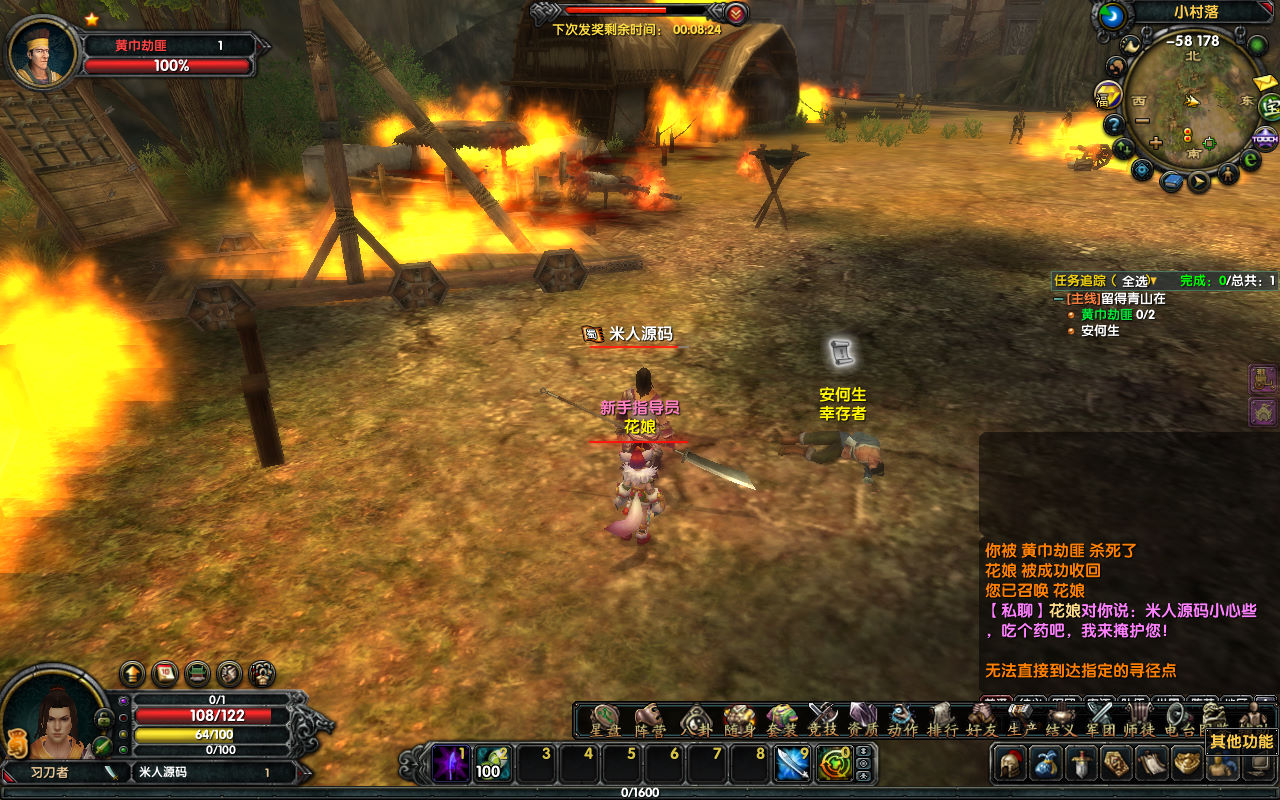Click the minimap zoom-out minus button
1280x800 pixels.
pos(1142,121)
